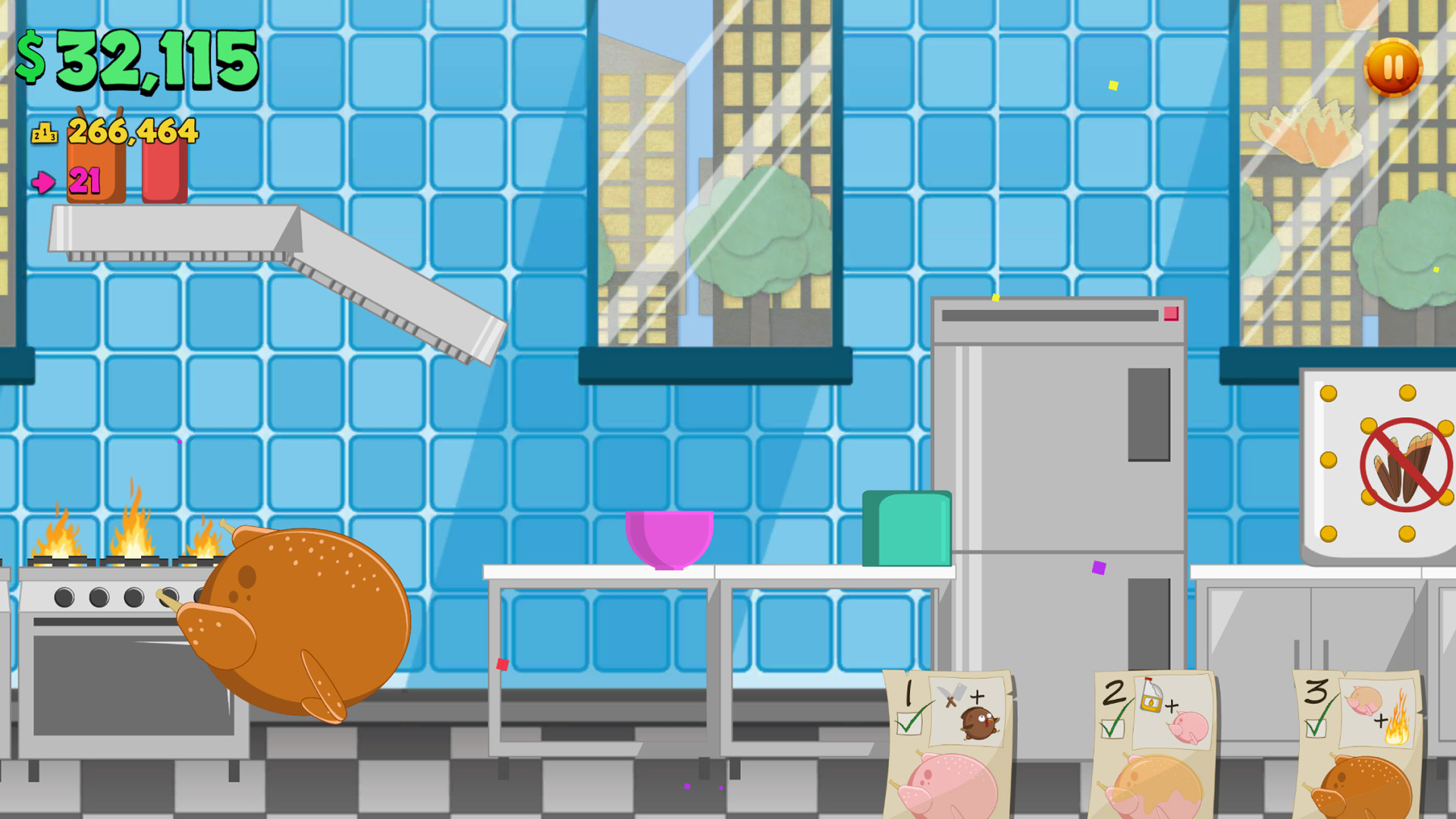Select the pink mixing bowl on the table
Viewport: 1456px width, 819px height.
[669, 538]
